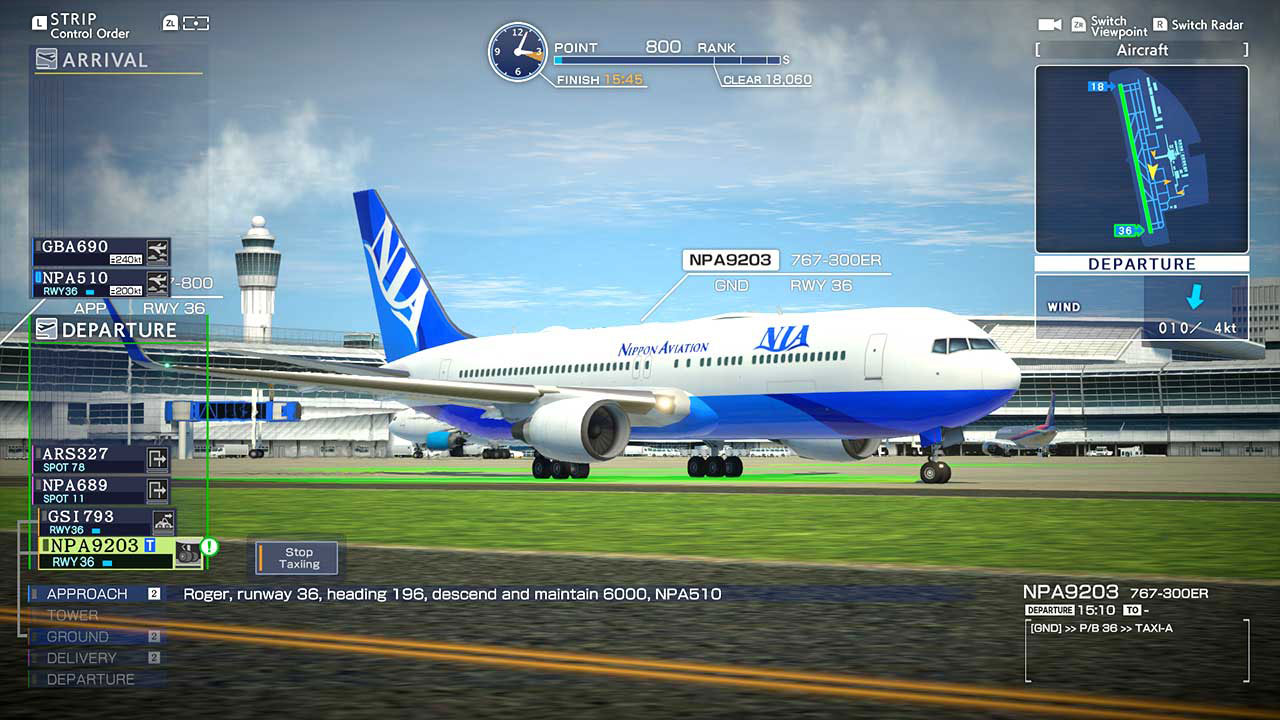Select the pushback icon on ARS327 strip

pos(158,459)
